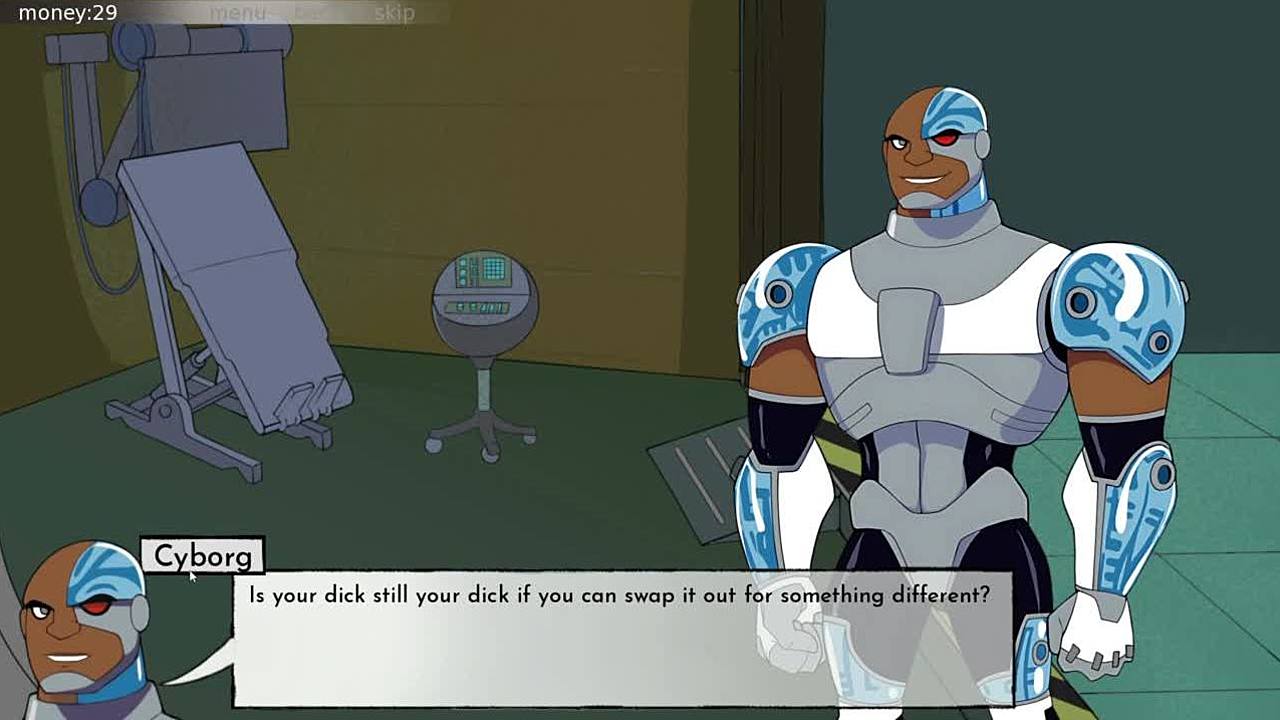Image resolution: width=1280 pixels, height=720 pixels.
Task: Advance the Cyborg dialogue text box
Action: (x=620, y=640)
